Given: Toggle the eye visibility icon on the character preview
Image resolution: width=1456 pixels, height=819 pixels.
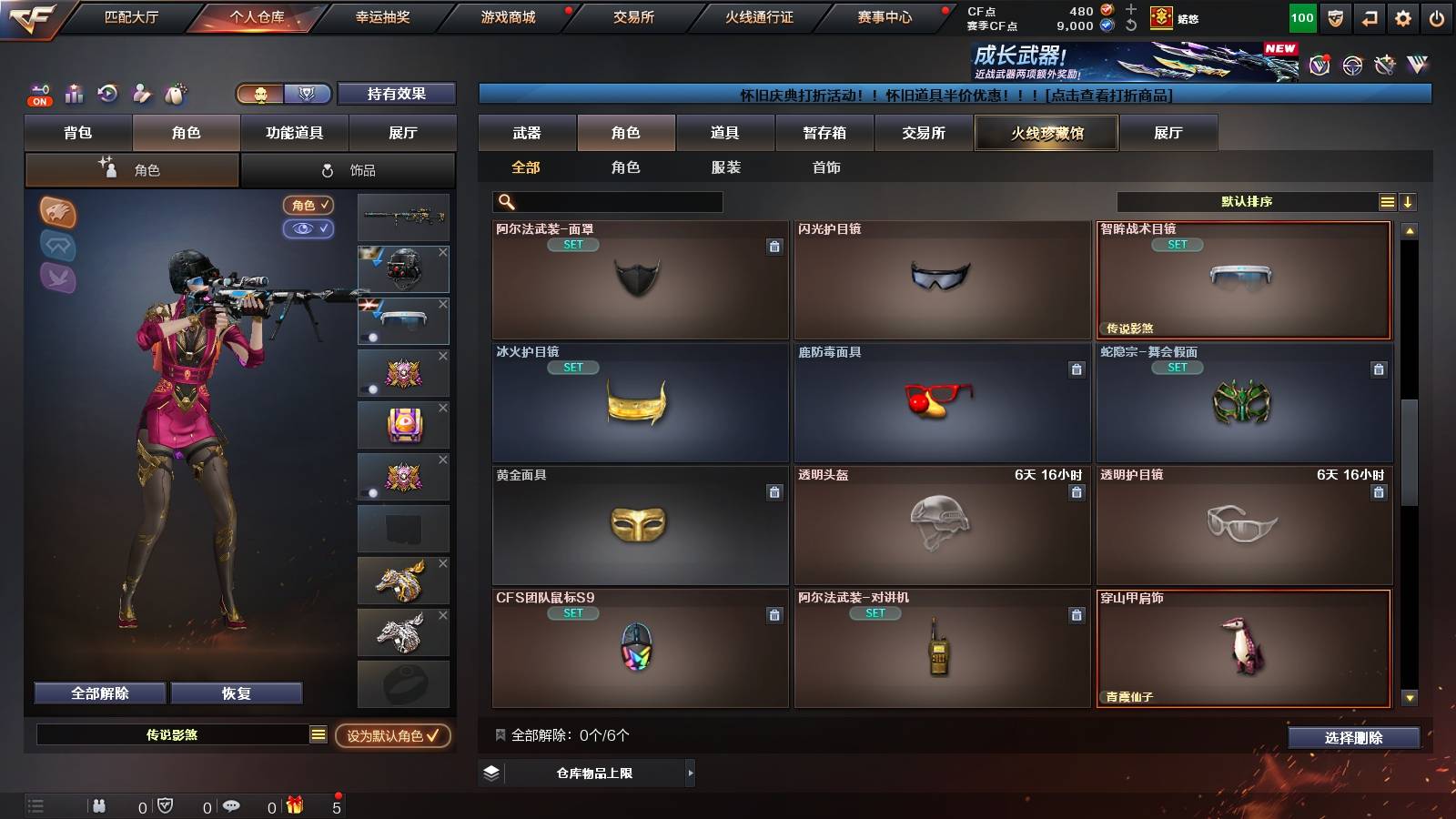Looking at the screenshot, I should (309, 229).
